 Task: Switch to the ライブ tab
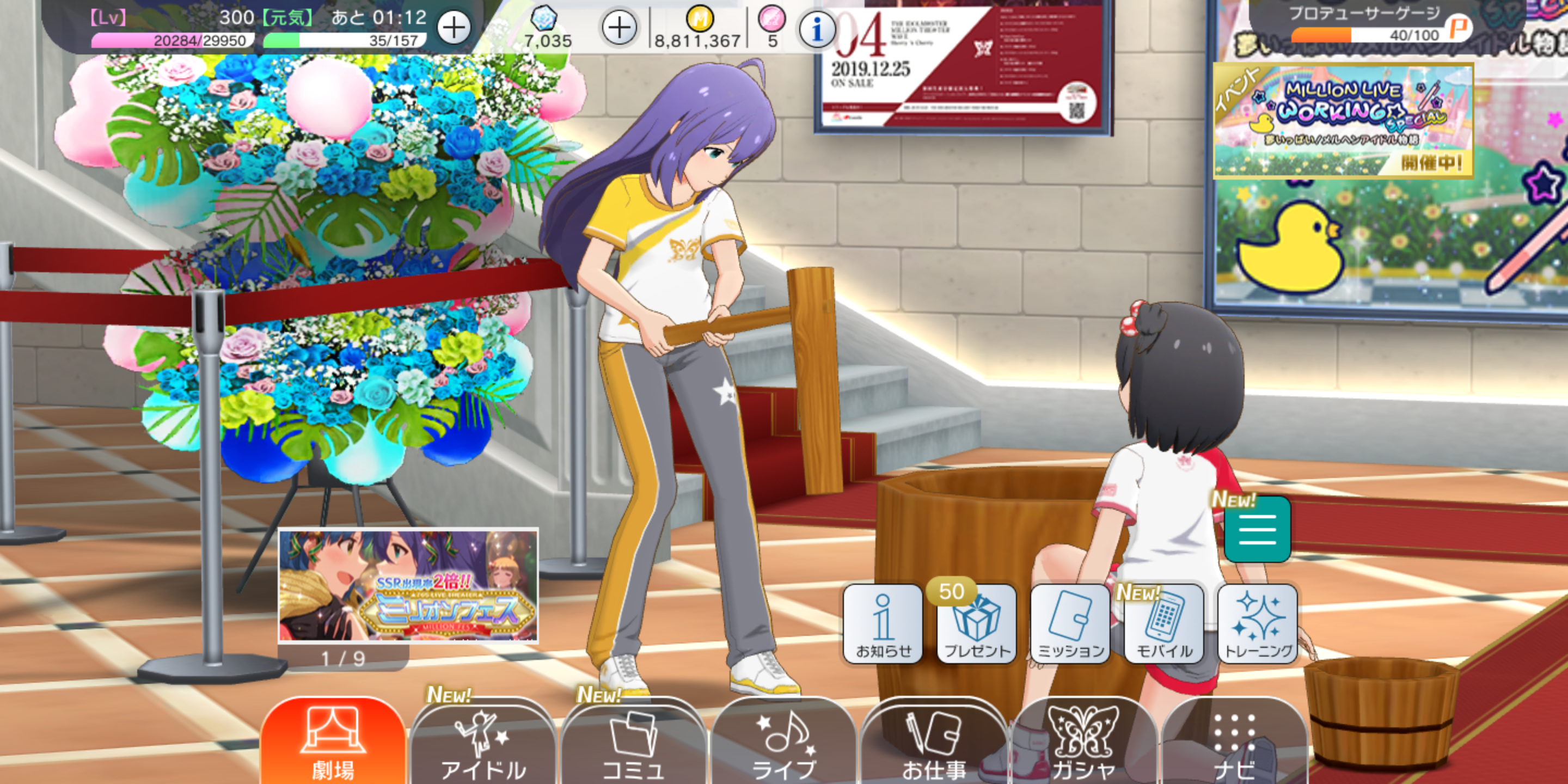(x=783, y=744)
